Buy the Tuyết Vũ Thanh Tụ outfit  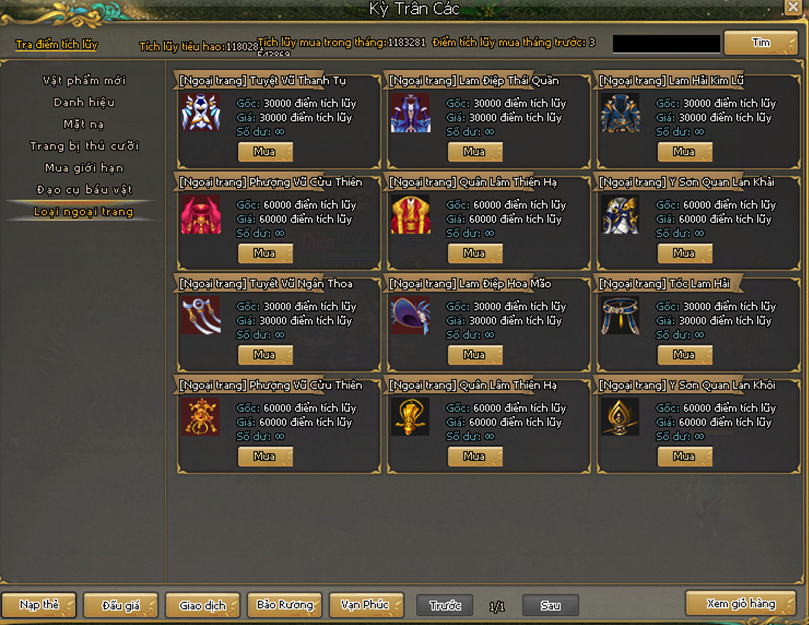pyautogui.click(x=265, y=152)
